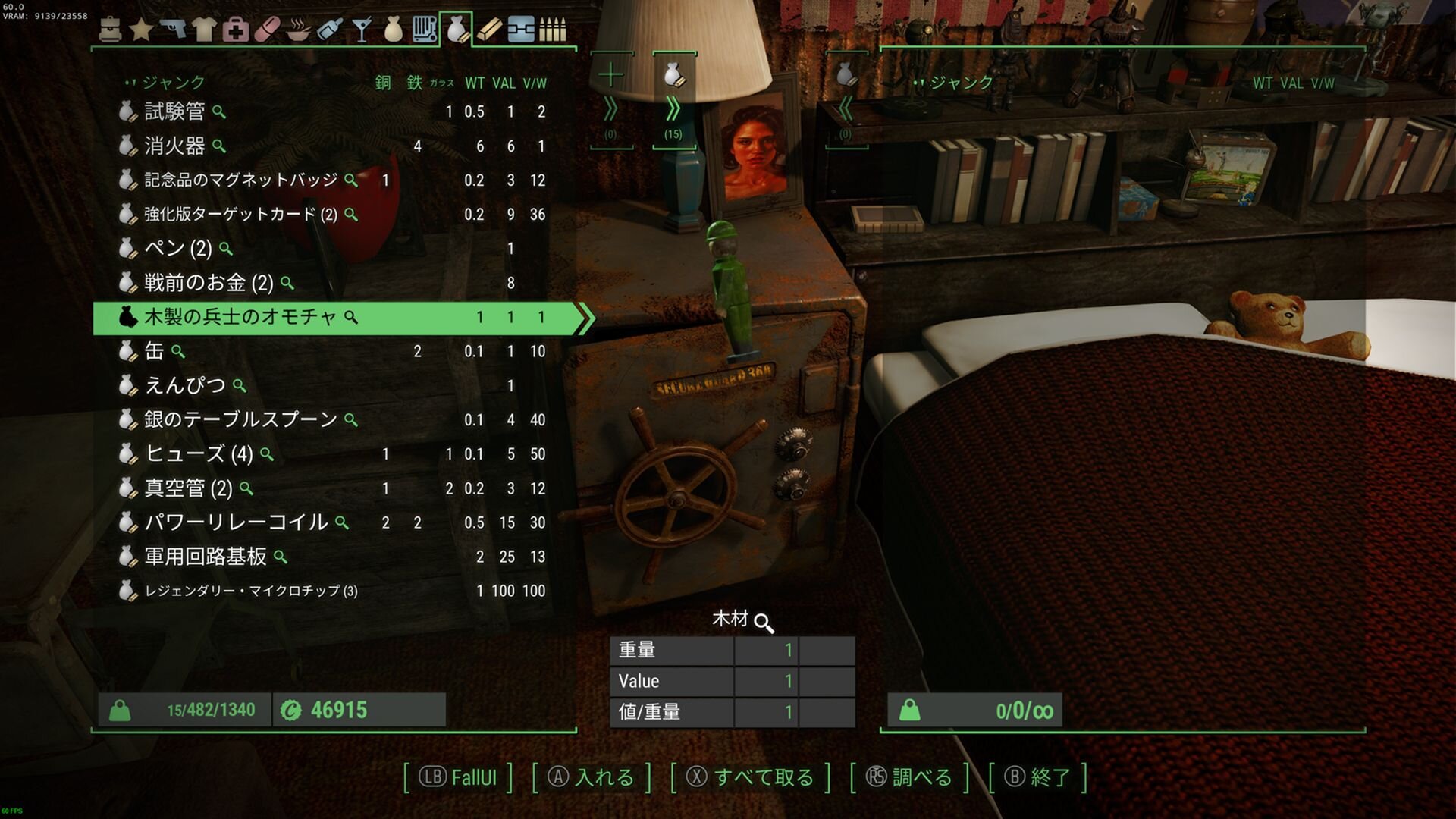1456x819 pixels.
Task: Toggle sorting by the WT column
Action: point(475,83)
